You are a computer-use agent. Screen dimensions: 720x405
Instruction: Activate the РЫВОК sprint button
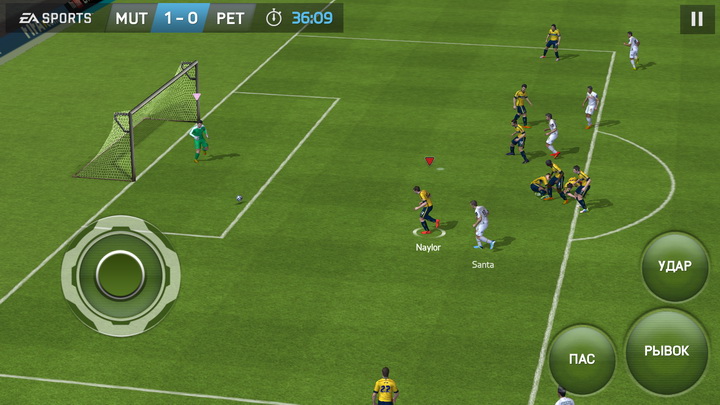(666, 351)
